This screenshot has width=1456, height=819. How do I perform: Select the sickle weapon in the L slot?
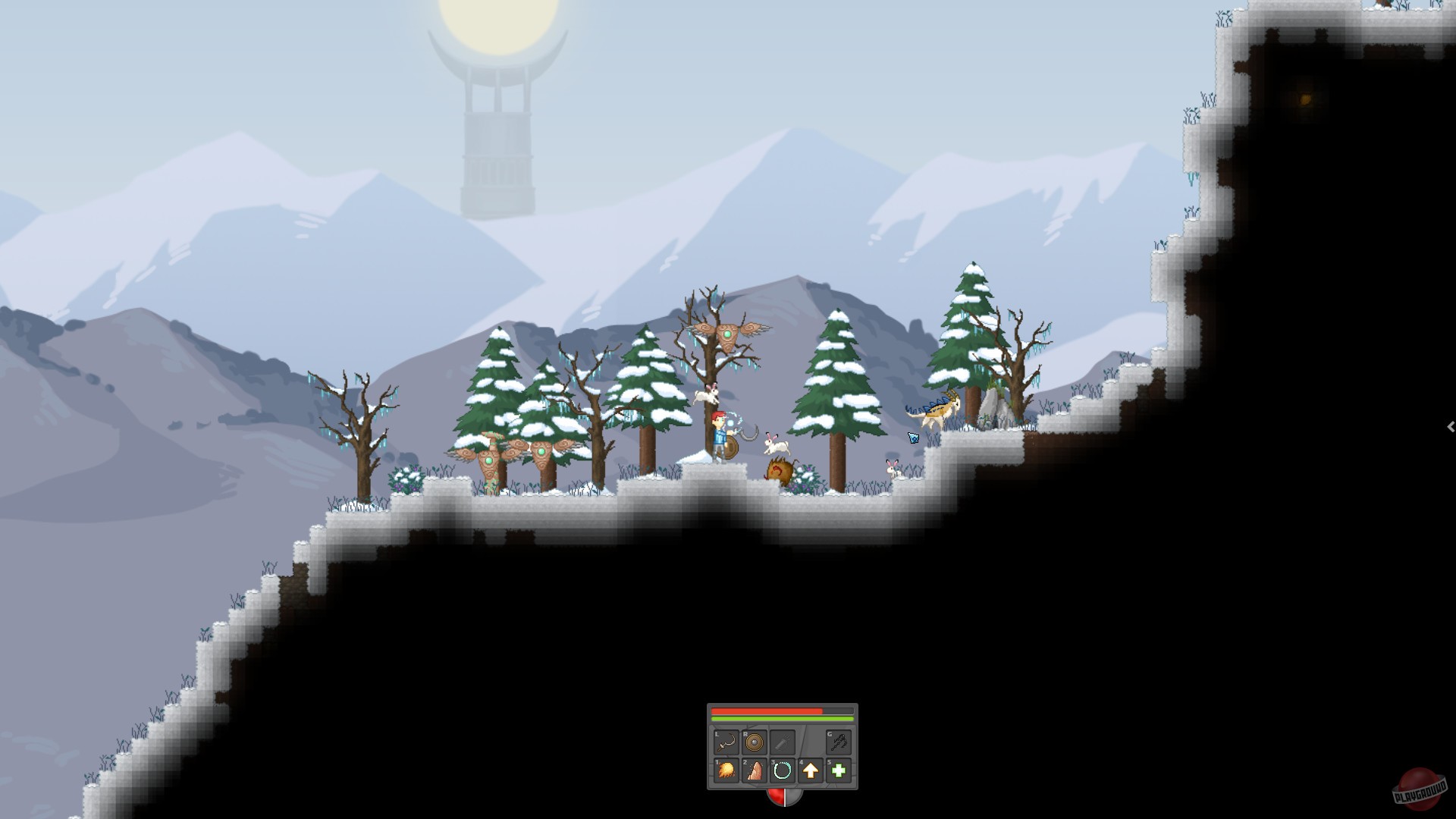coord(726,742)
